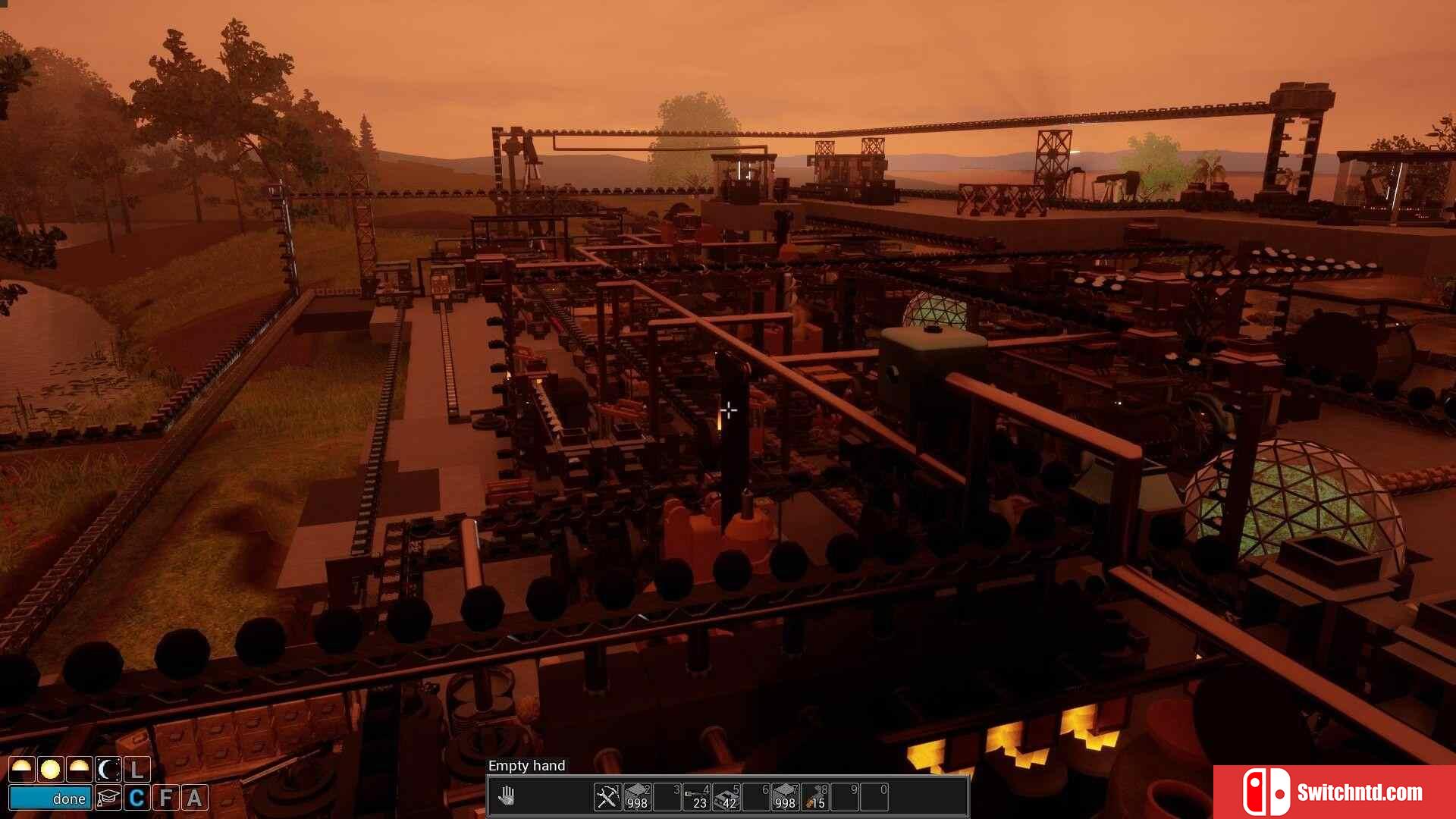Choose hotbar slot 7 holding 998 items
Screen dimensions: 1456x819
coord(785,796)
